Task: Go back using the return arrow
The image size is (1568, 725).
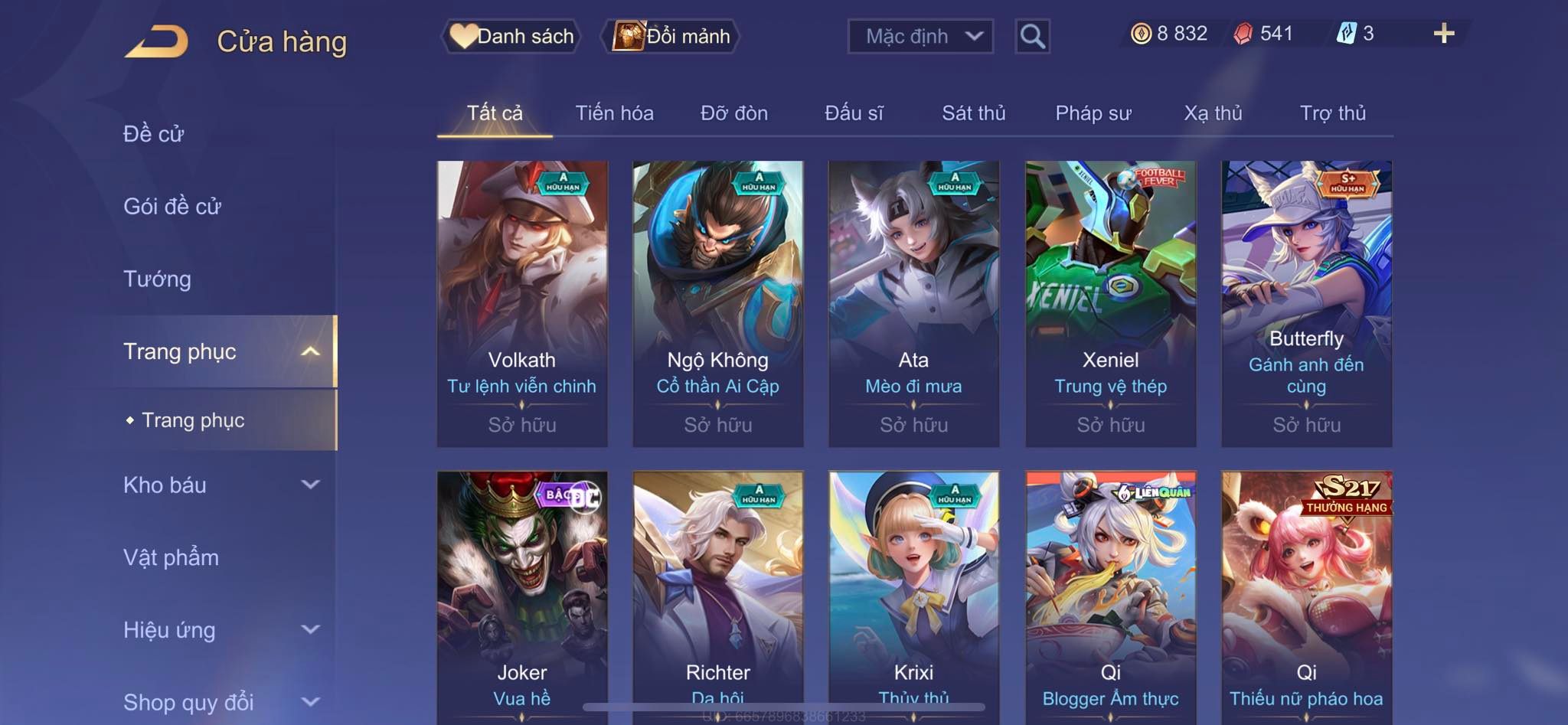Action: click(x=157, y=41)
